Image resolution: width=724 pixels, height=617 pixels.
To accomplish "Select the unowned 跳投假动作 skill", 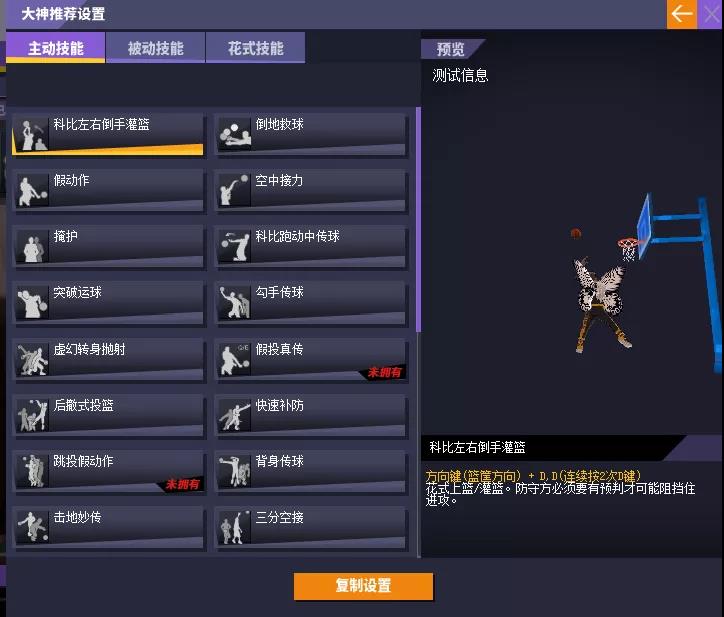I will pos(108,472).
